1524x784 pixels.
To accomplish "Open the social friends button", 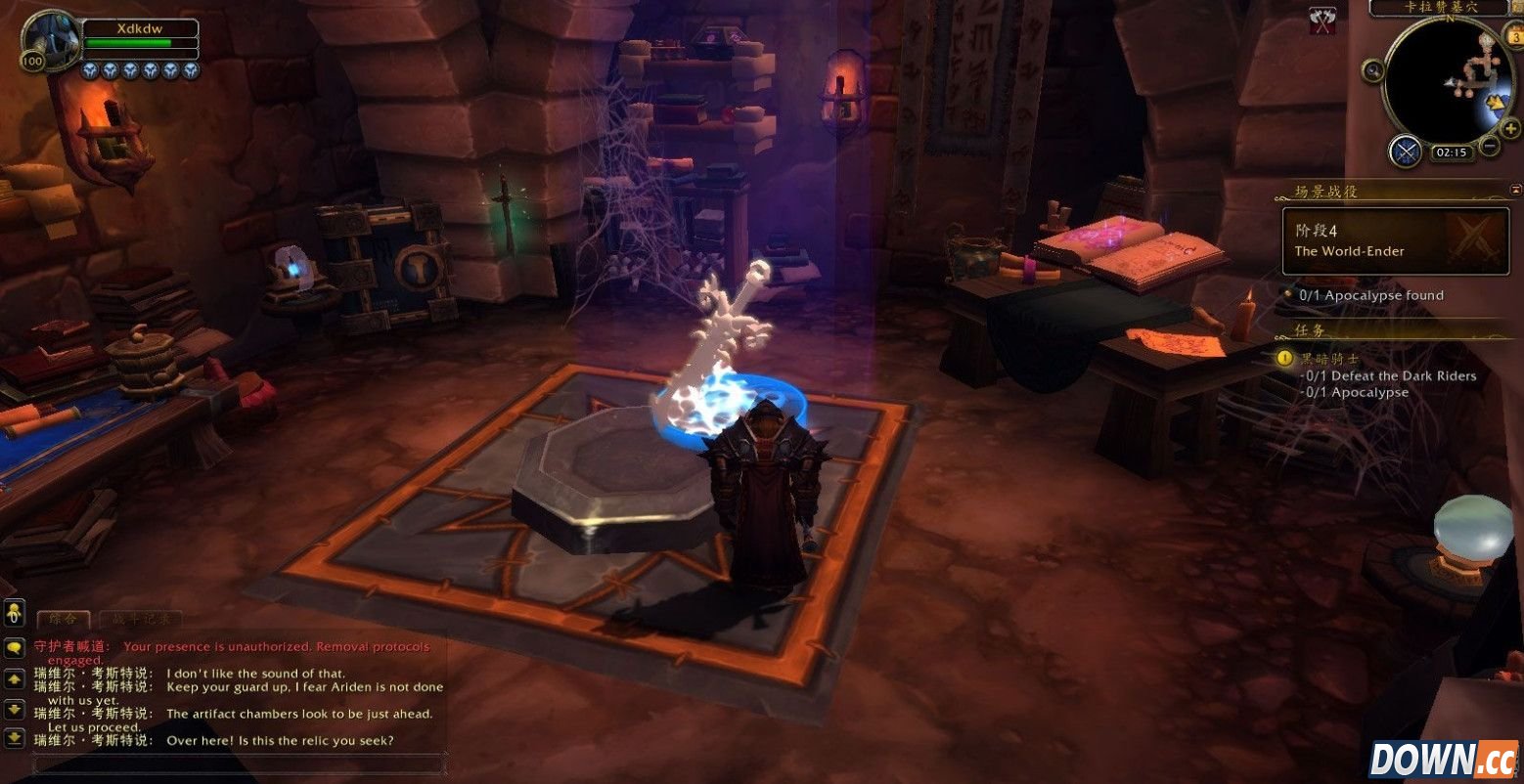I will [x=14, y=613].
